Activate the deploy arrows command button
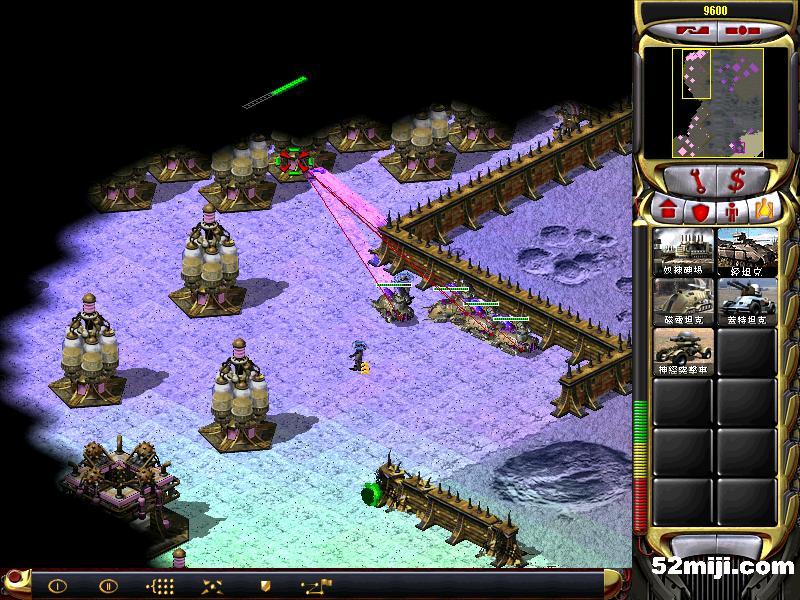This screenshot has height=600, width=800. 212,586
